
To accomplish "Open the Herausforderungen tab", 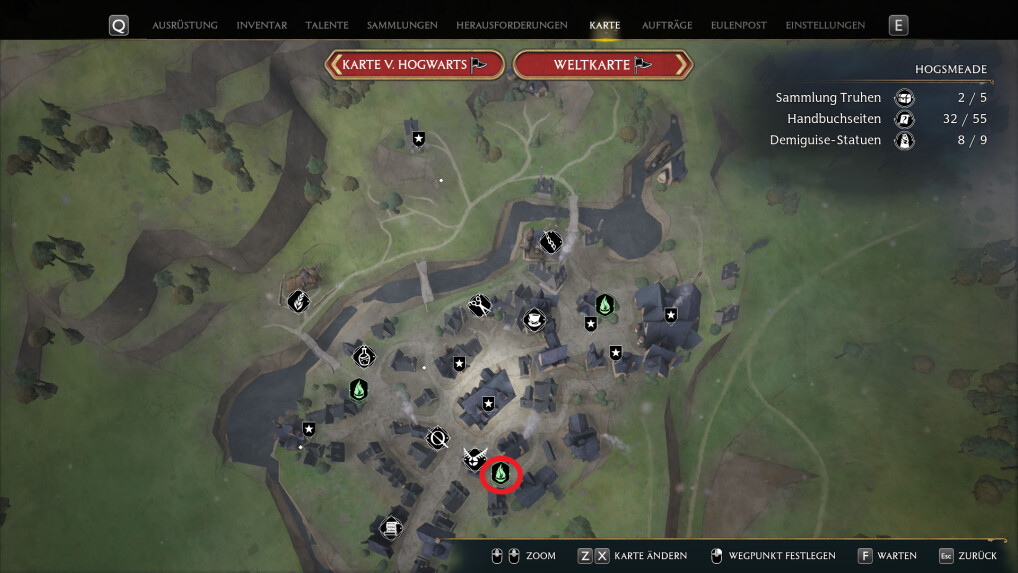I will (x=511, y=25).
